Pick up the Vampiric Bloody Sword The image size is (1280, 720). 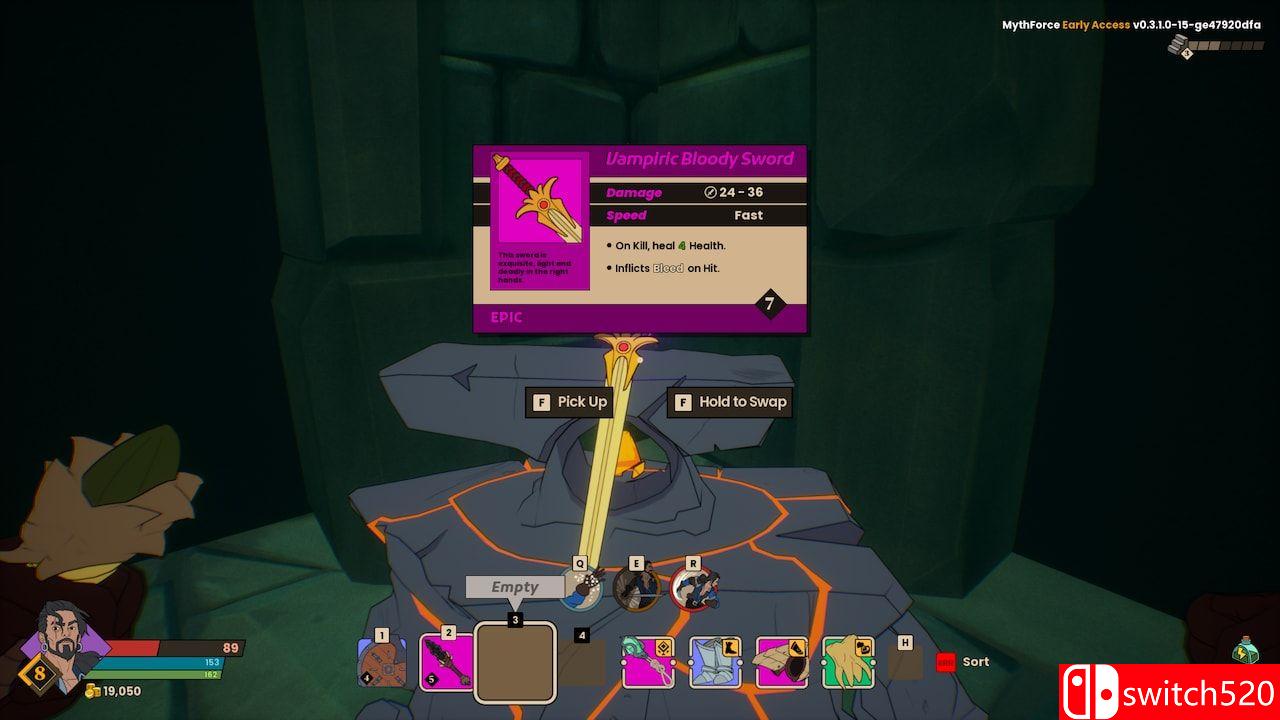tap(570, 402)
